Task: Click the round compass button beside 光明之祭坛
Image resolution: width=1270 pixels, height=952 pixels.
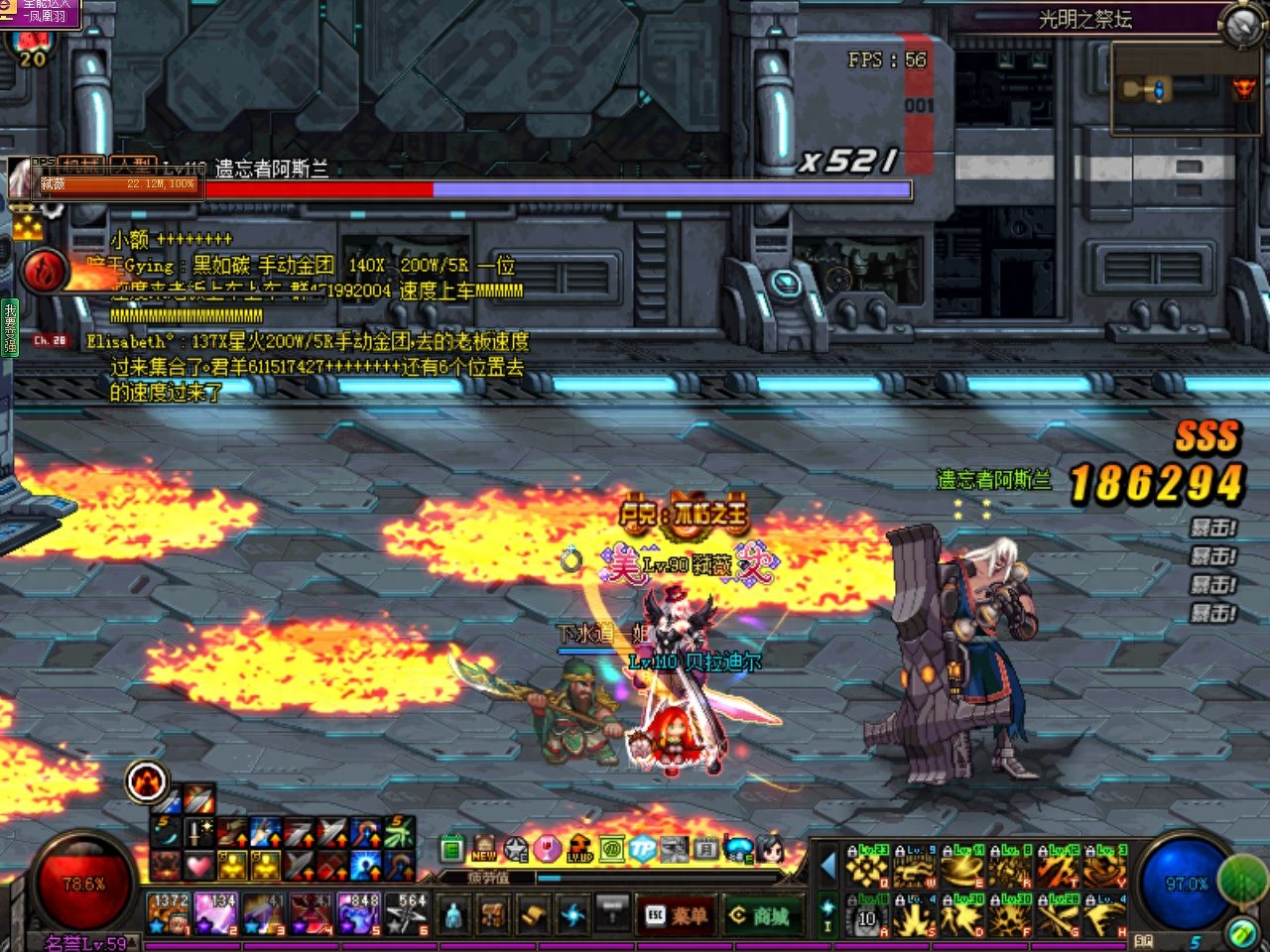Action: 1241,26
